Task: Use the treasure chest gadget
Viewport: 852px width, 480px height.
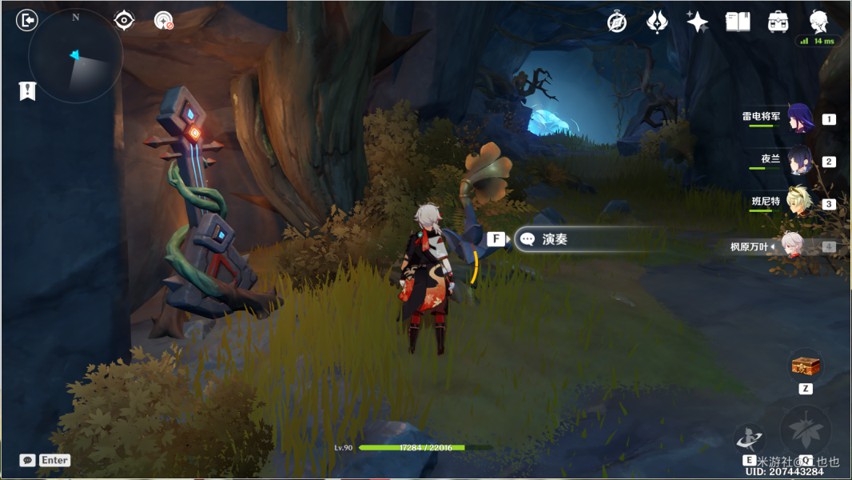Action: (x=805, y=366)
